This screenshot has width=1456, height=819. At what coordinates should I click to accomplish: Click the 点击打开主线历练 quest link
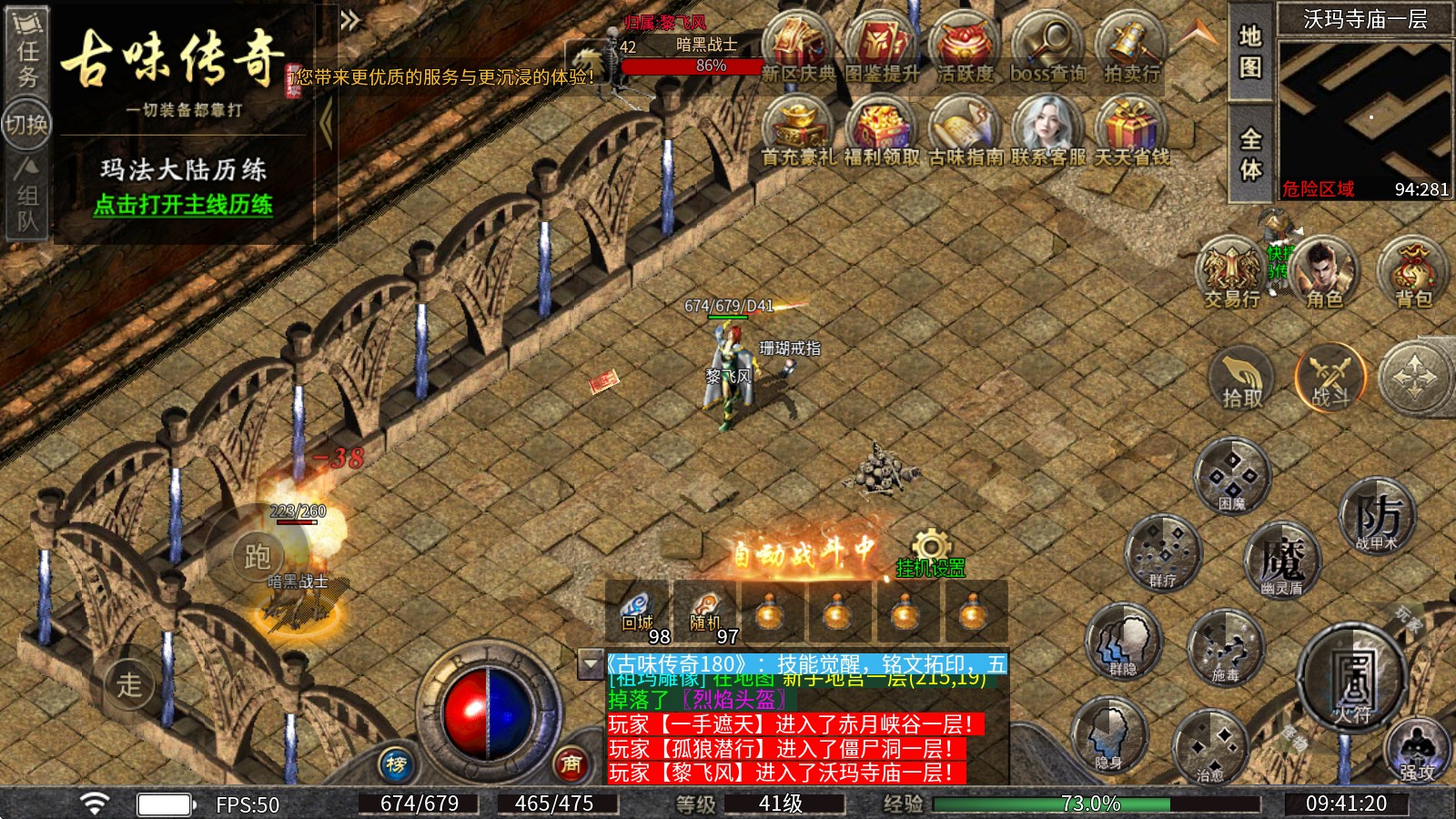(183, 205)
